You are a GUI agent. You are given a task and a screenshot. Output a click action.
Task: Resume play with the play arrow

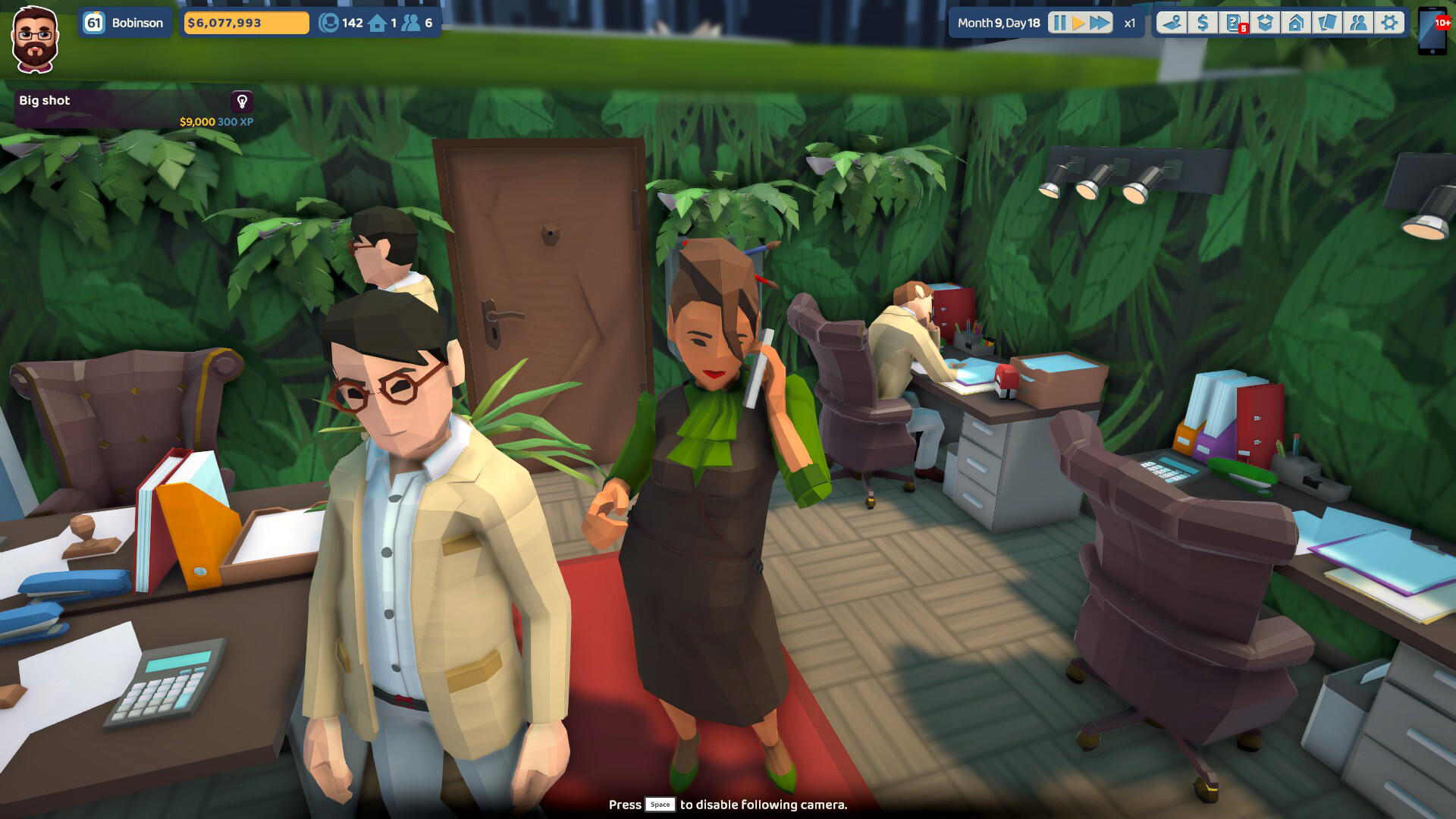pos(1078,23)
